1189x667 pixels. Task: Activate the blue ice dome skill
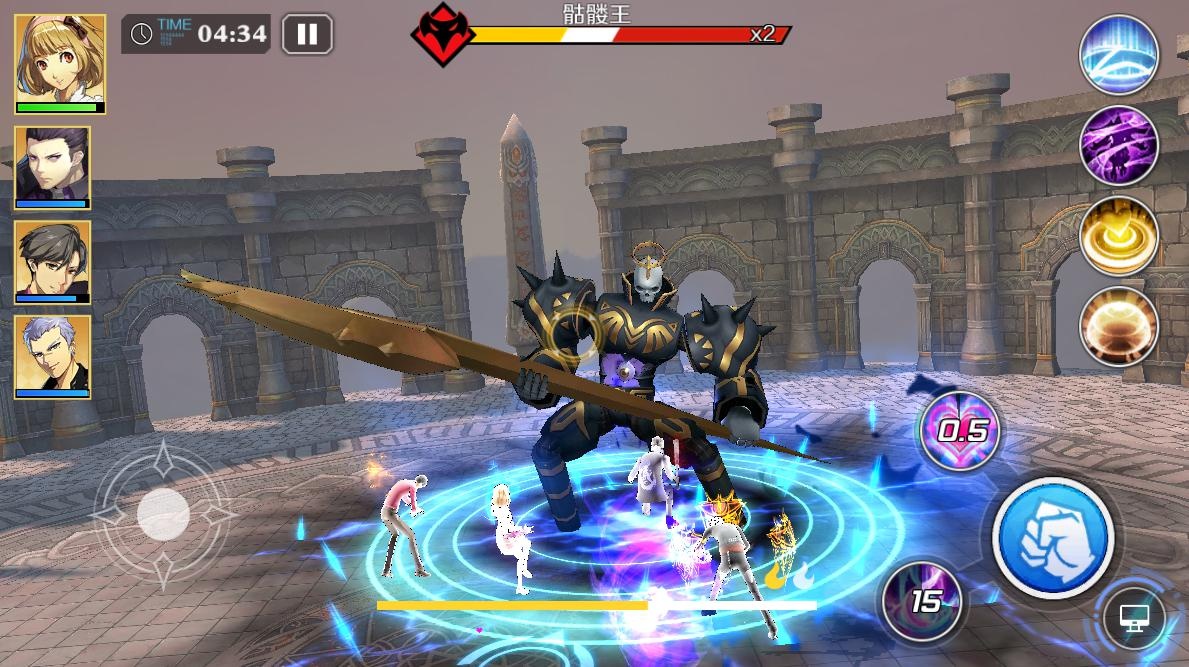click(x=1119, y=55)
